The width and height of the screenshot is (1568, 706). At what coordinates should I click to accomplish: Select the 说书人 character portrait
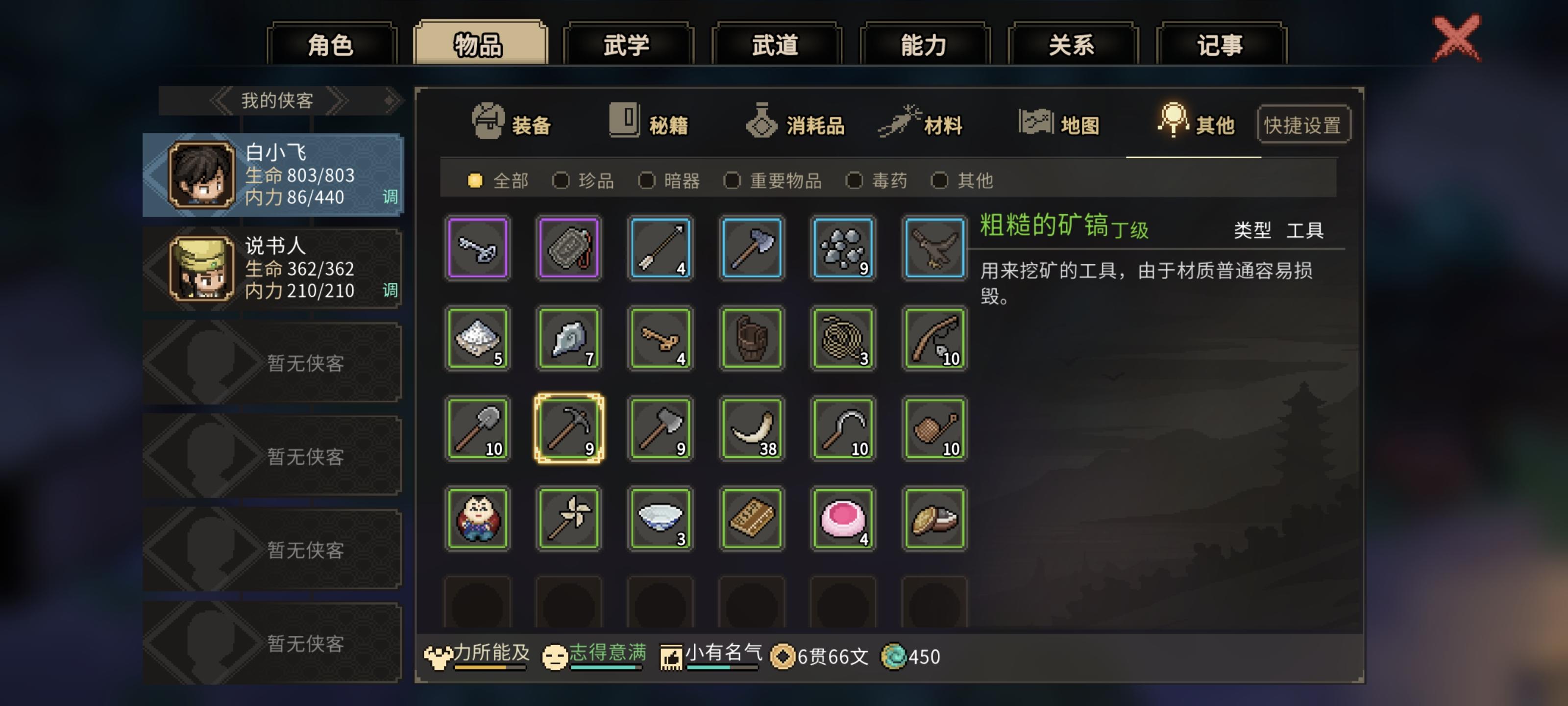(x=201, y=268)
